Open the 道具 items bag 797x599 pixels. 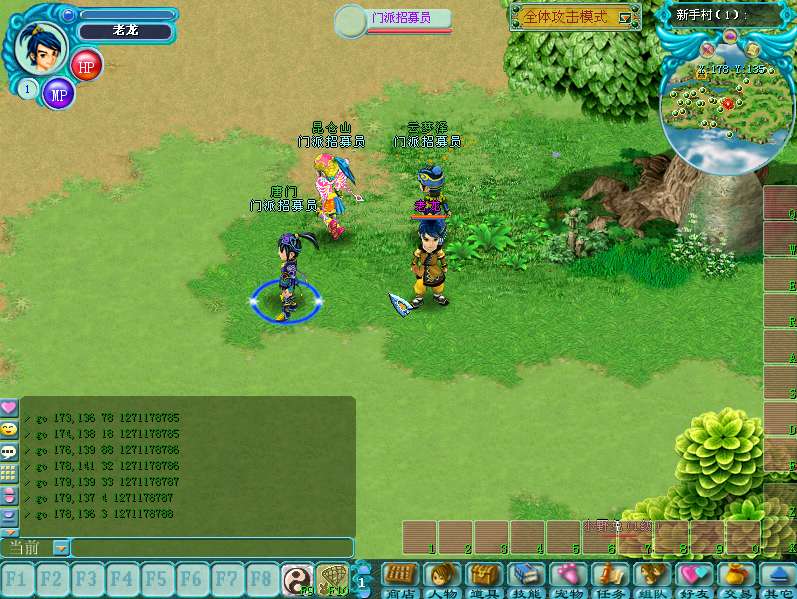pyautogui.click(x=484, y=578)
